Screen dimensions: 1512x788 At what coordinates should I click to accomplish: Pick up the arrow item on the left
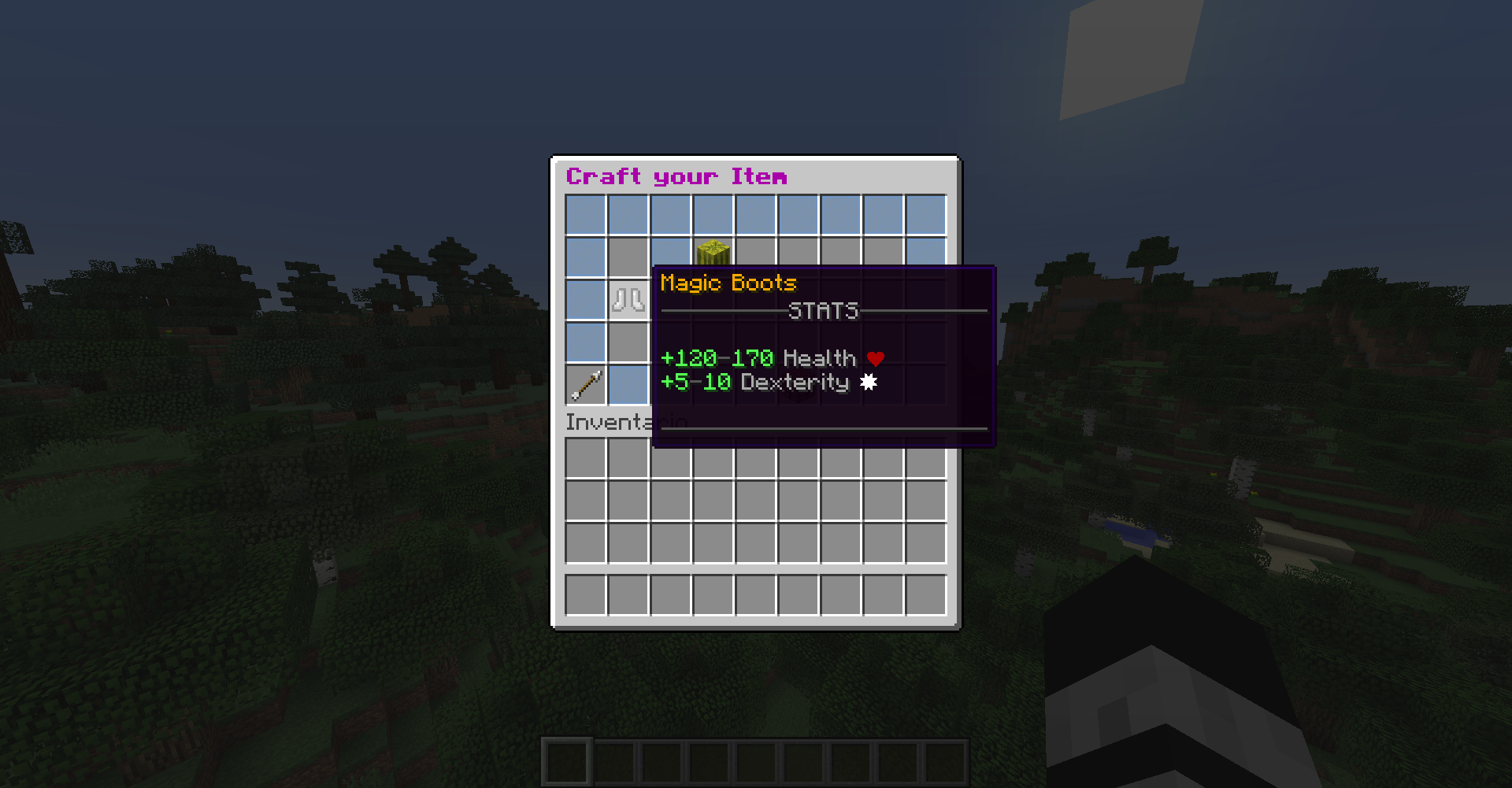tap(584, 384)
